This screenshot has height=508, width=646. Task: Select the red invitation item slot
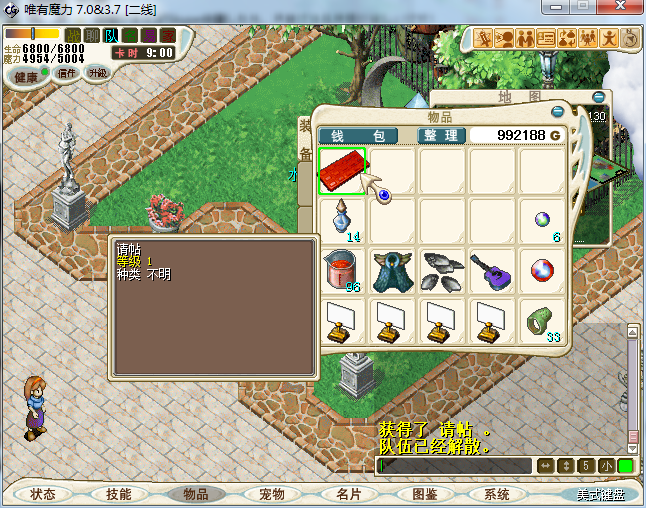point(342,171)
